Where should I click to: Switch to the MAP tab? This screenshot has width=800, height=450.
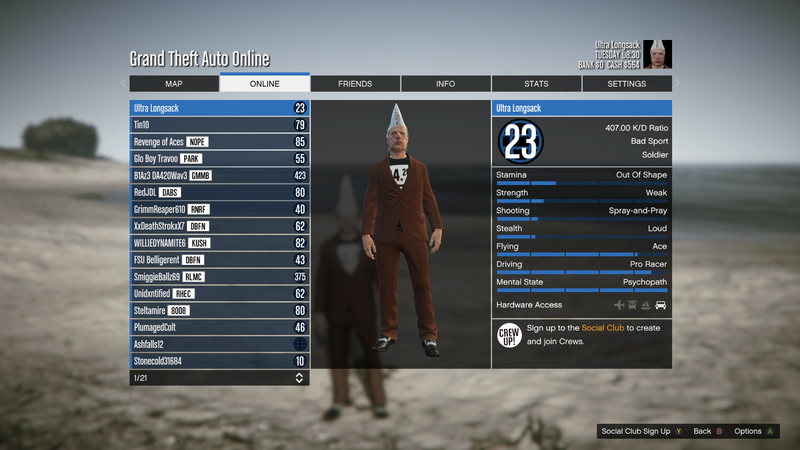point(173,84)
